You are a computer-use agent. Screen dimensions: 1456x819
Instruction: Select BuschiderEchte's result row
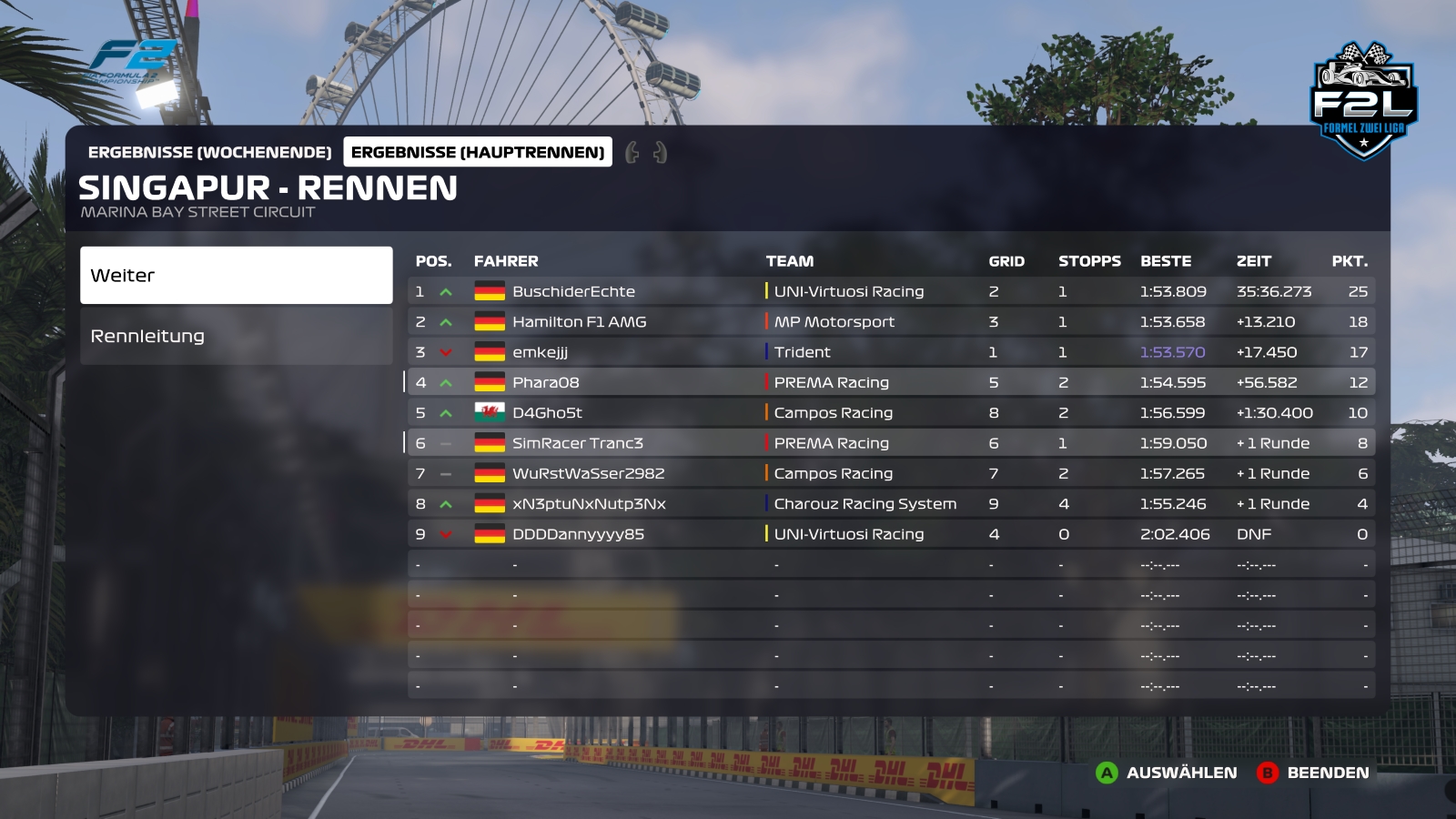pos(890,291)
